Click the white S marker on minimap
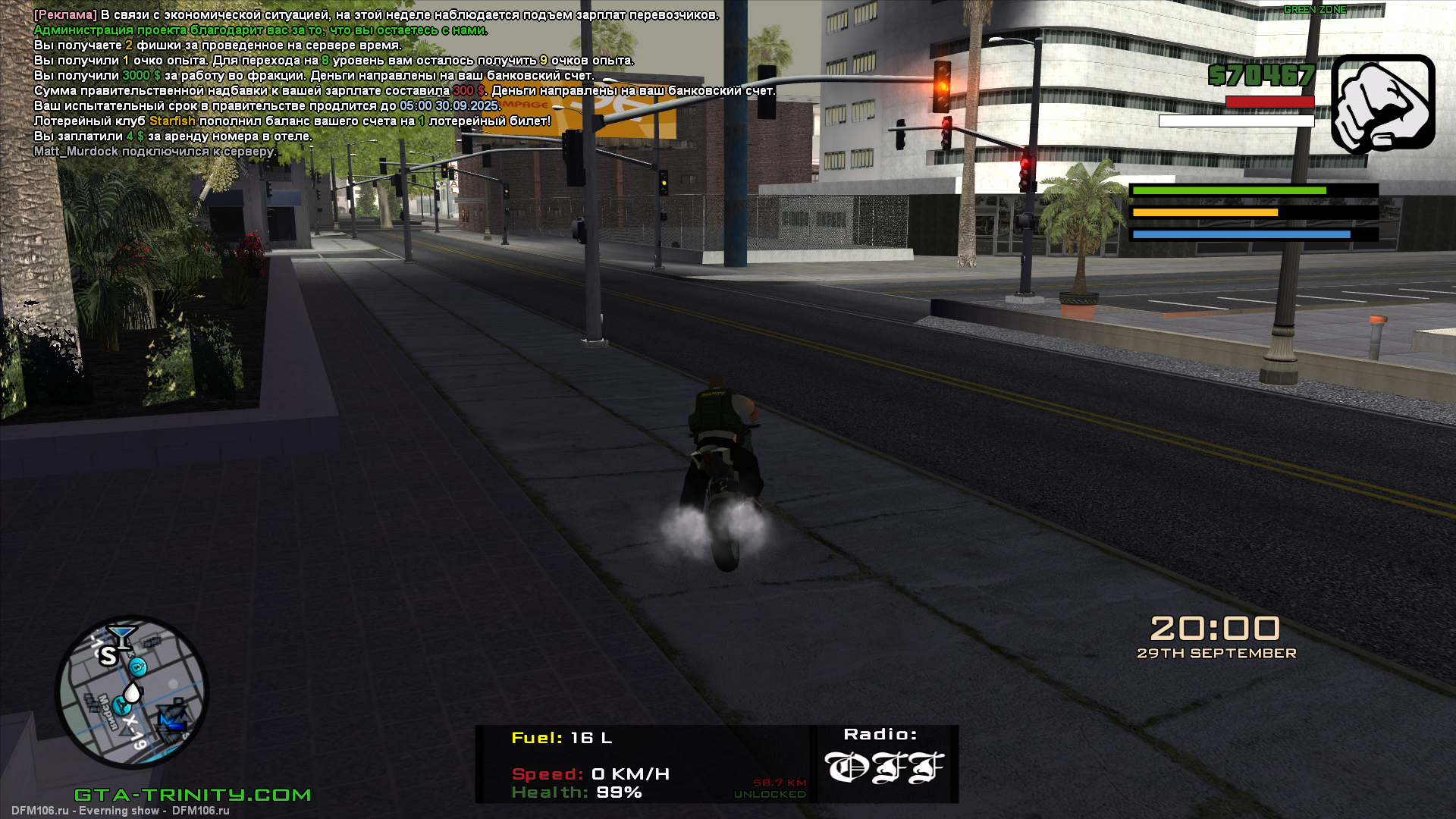This screenshot has height=819, width=1456. [108, 657]
